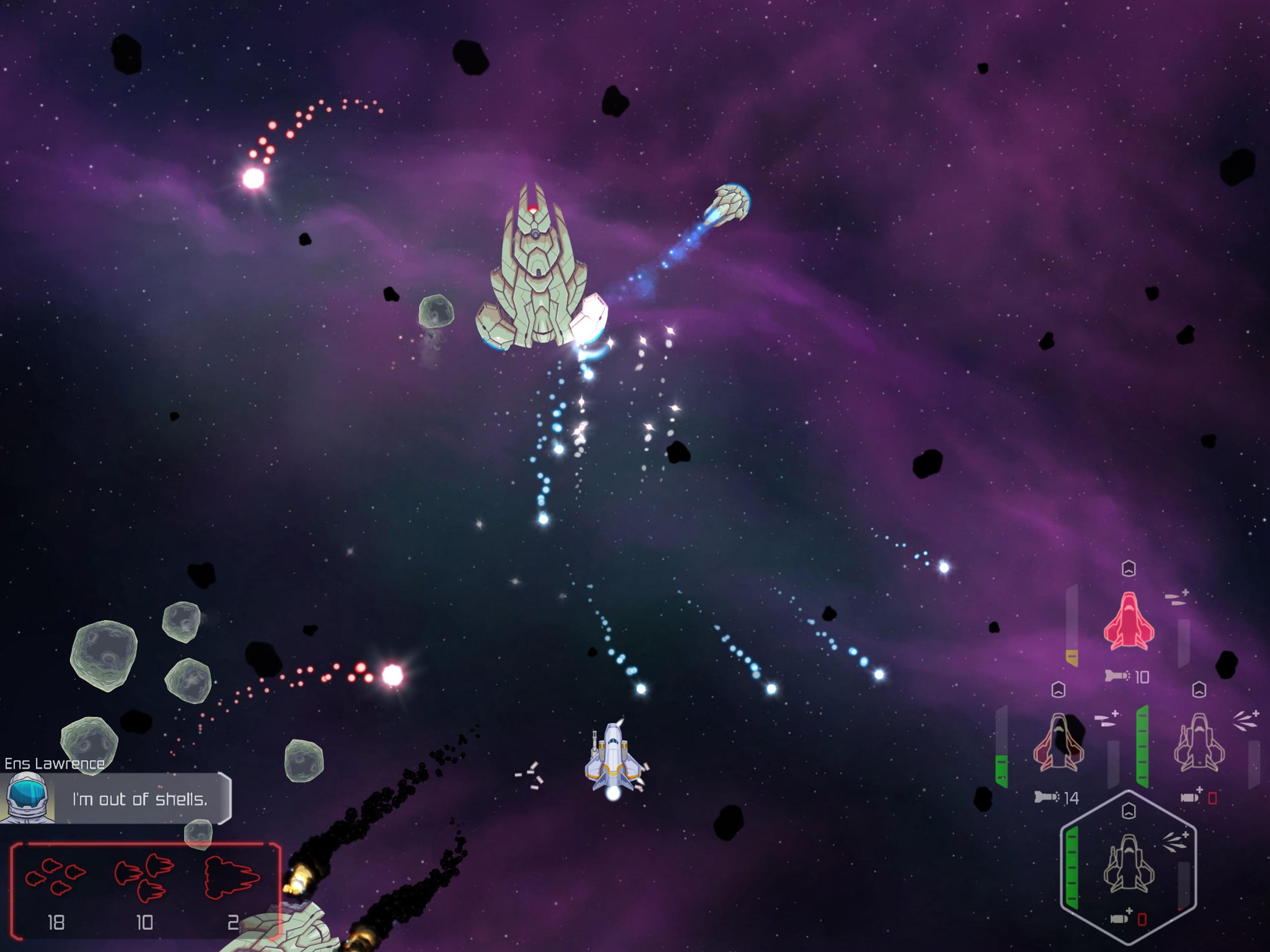Viewport: 1270px width, 952px height.
Task: Pick the unframed wingman ship with zero shells
Action: tap(1199, 742)
